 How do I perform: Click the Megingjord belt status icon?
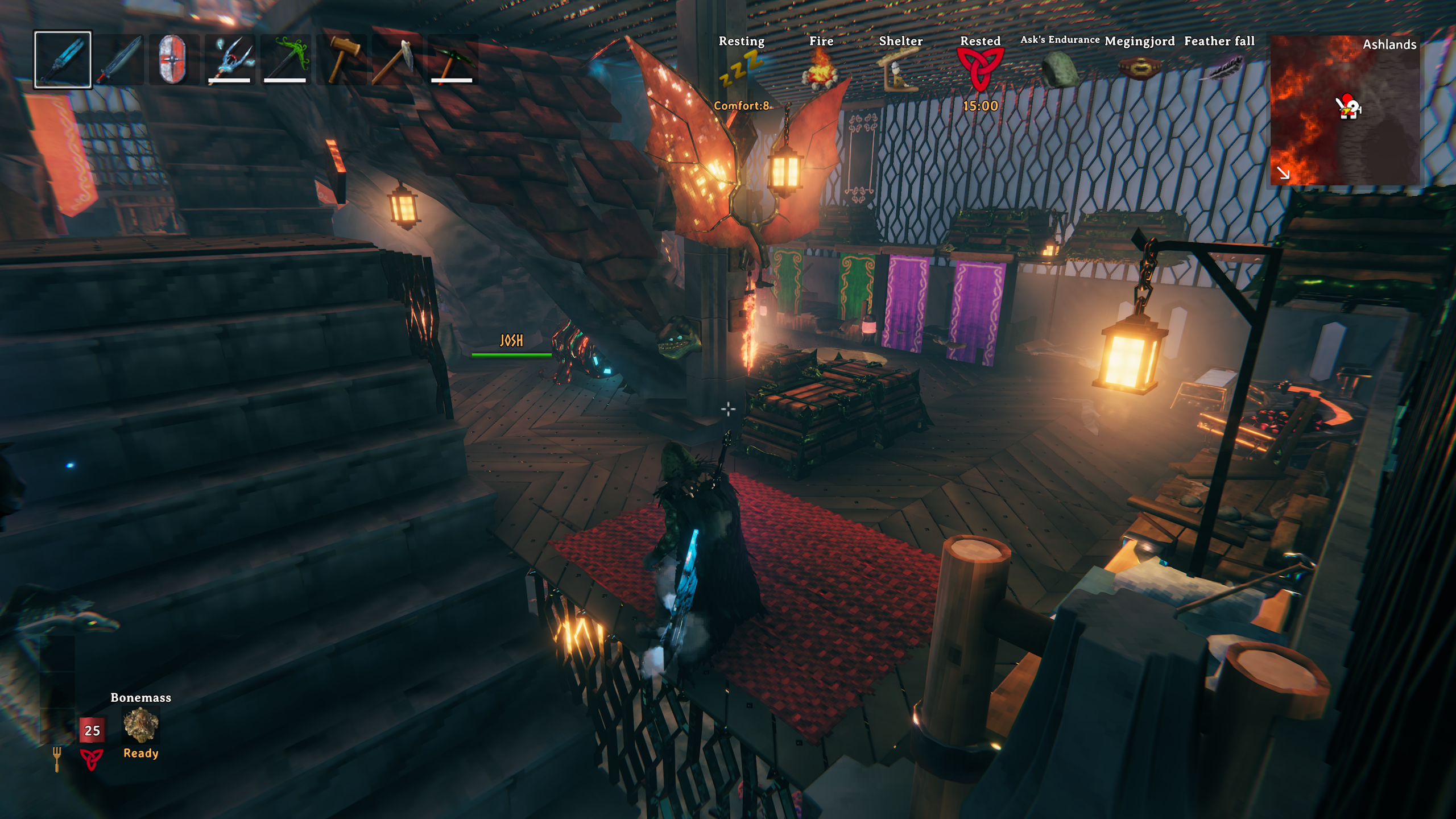pyautogui.click(x=1139, y=69)
